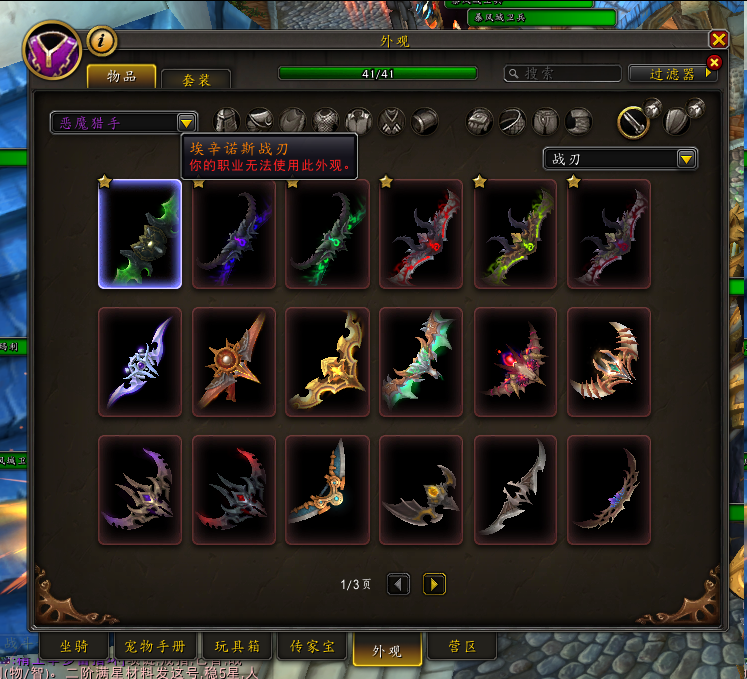
Task: Open the 宠物手册 pet journal tab
Action: point(155,647)
